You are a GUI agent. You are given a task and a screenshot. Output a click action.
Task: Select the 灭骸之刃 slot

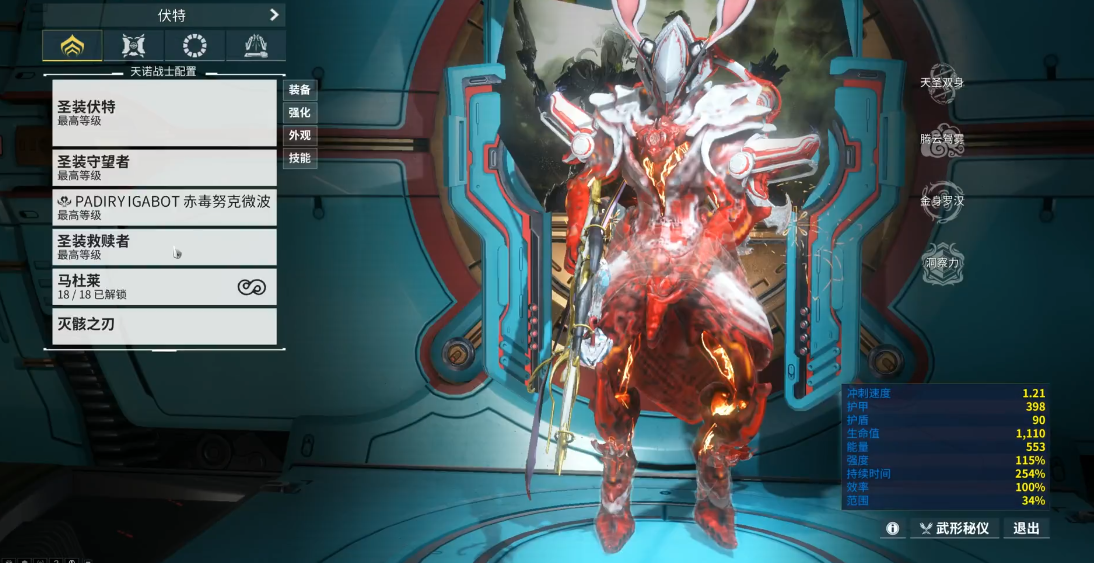164,326
